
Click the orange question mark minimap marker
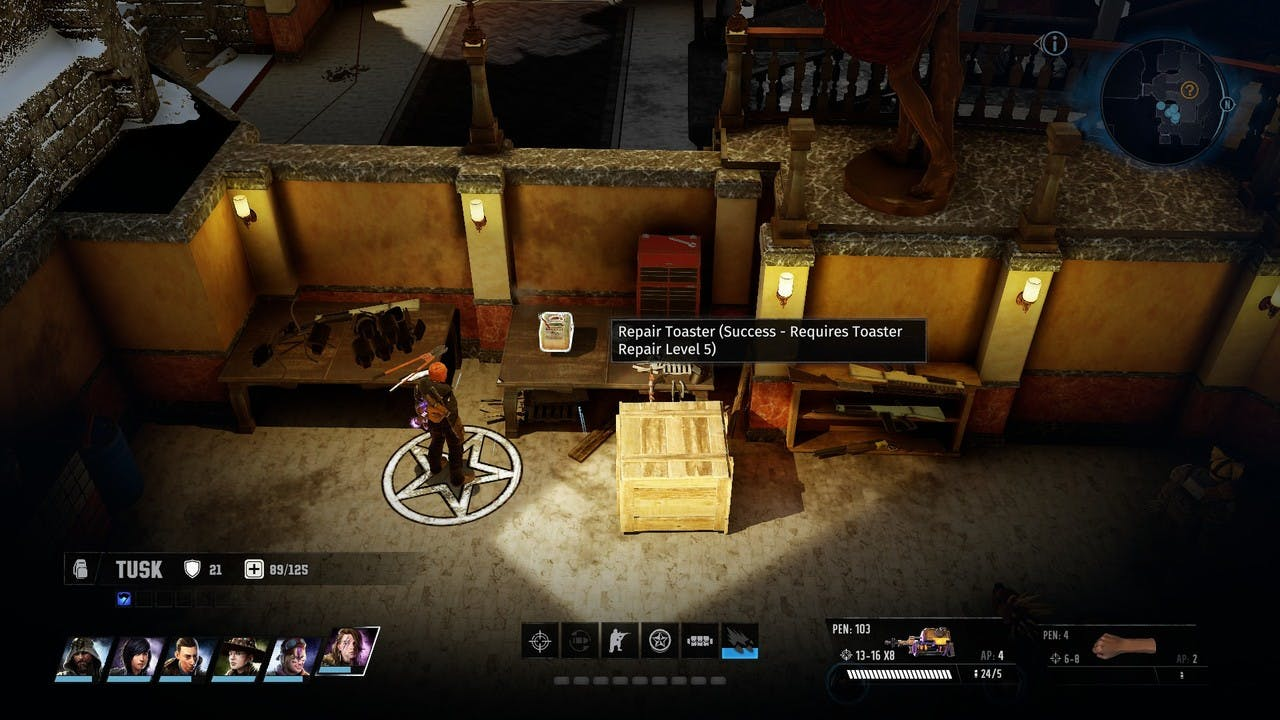pos(1189,90)
